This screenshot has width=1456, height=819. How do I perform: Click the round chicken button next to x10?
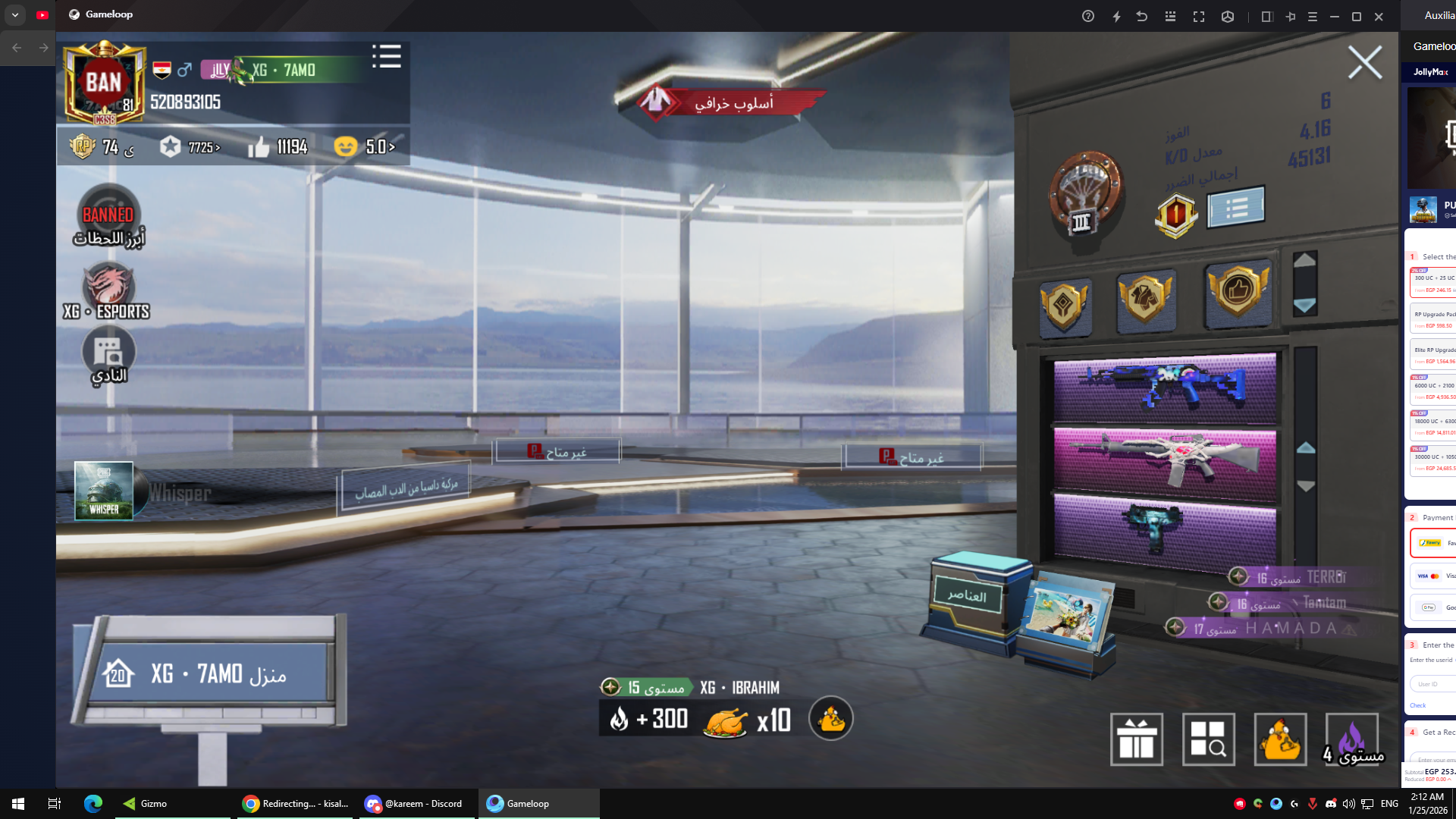coord(831,719)
